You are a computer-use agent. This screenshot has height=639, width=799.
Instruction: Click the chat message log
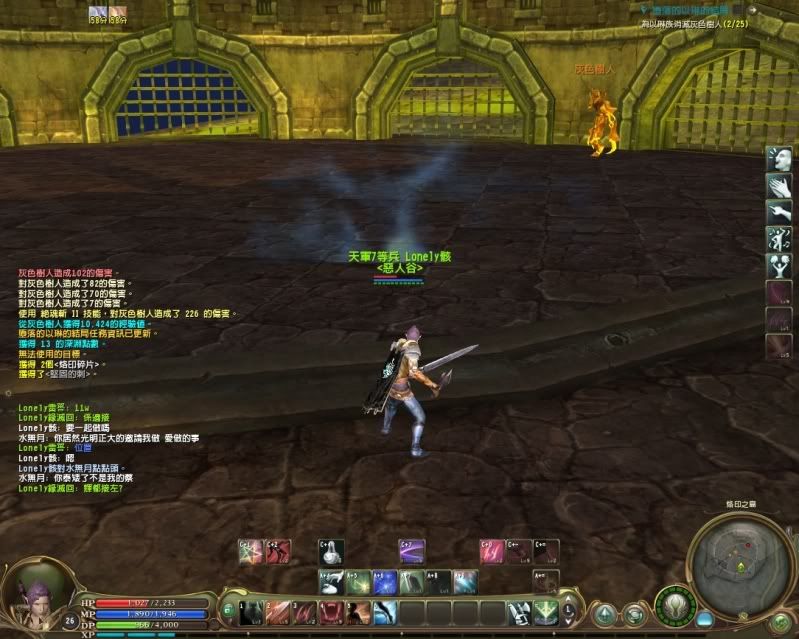click(x=110, y=440)
